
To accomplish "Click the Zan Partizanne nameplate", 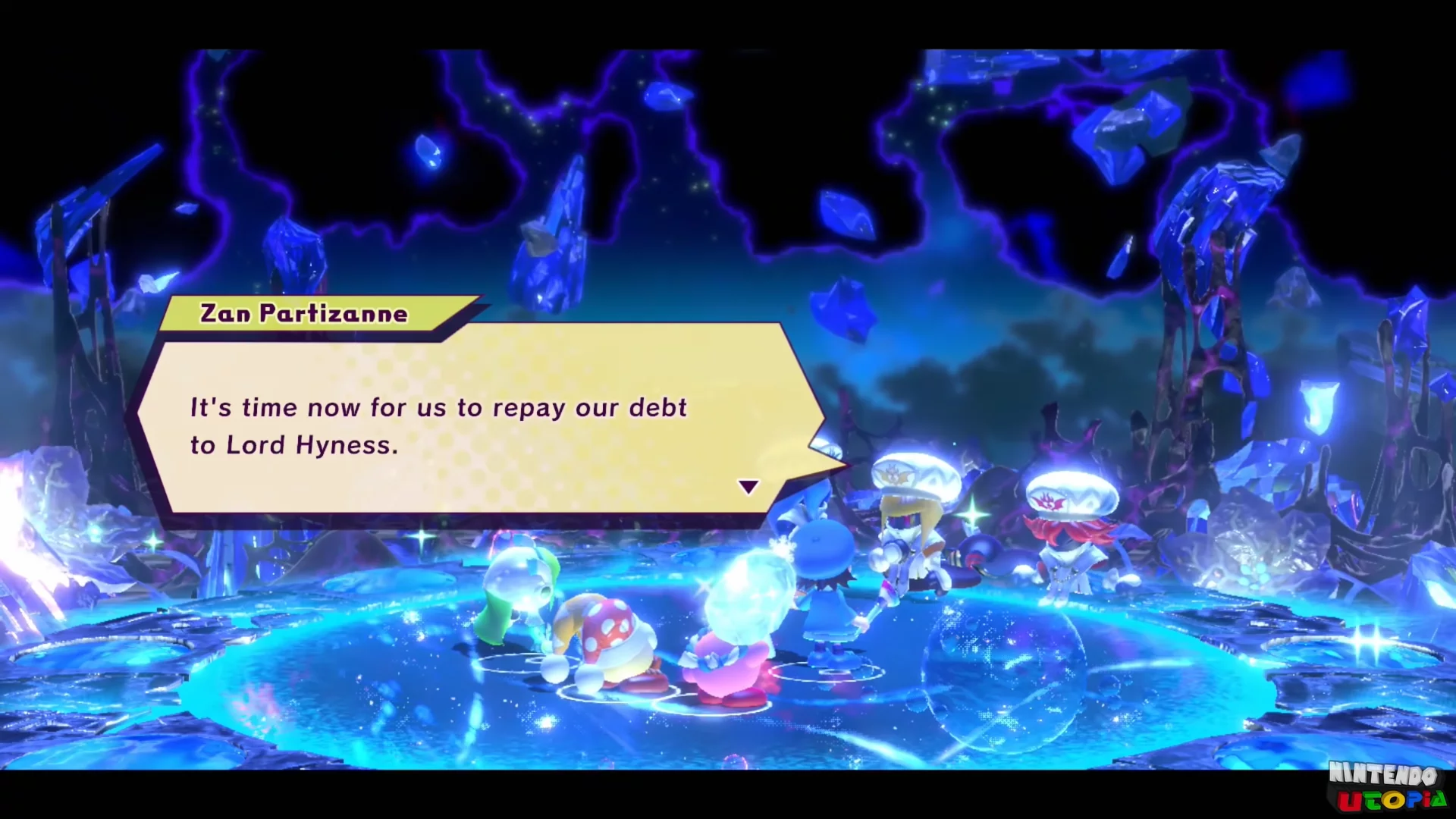I will [303, 313].
